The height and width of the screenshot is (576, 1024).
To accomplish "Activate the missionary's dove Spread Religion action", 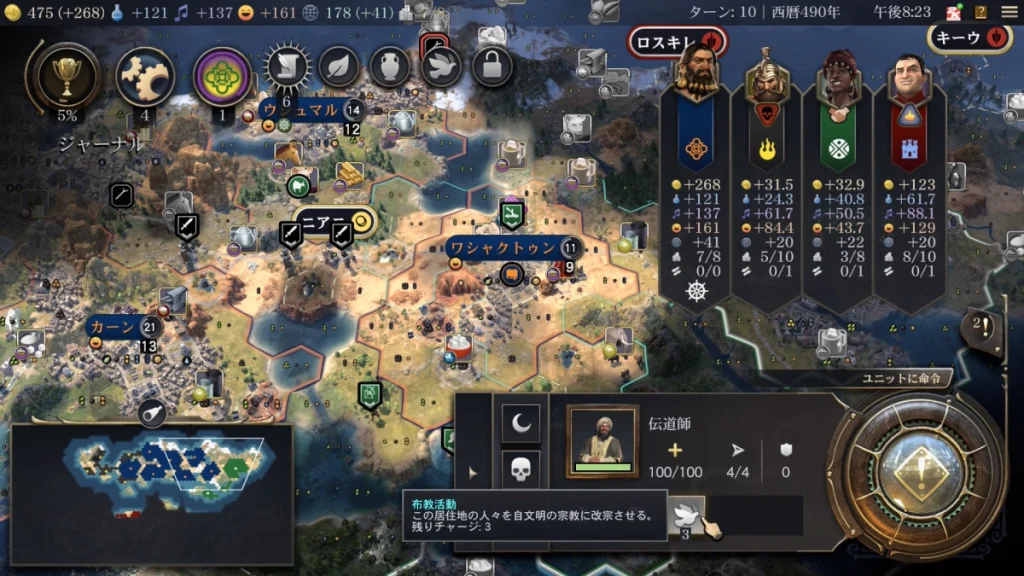I will [686, 513].
